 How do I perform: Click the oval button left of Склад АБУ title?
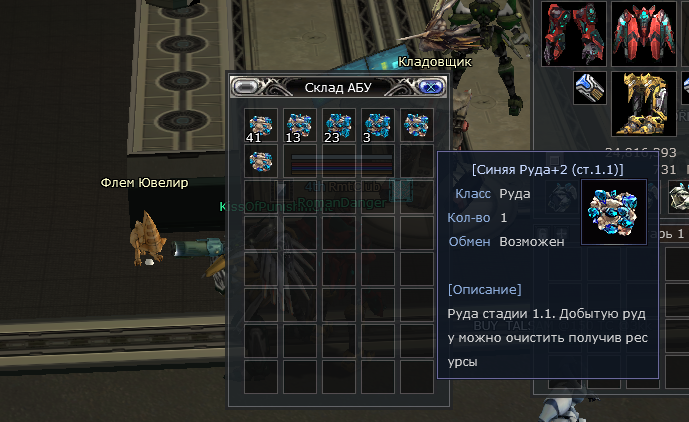245,87
